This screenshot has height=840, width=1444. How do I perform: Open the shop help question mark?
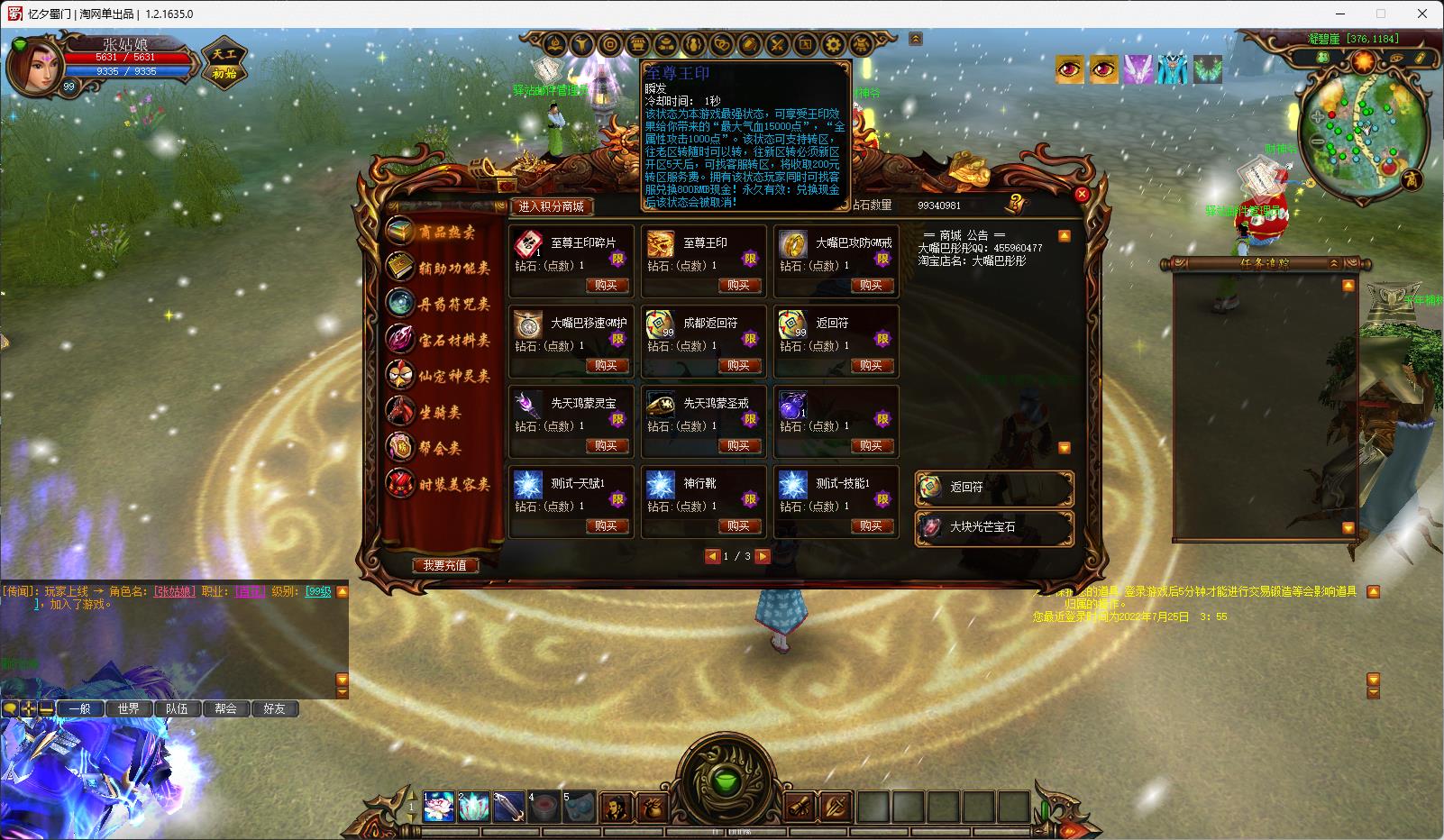[1018, 203]
